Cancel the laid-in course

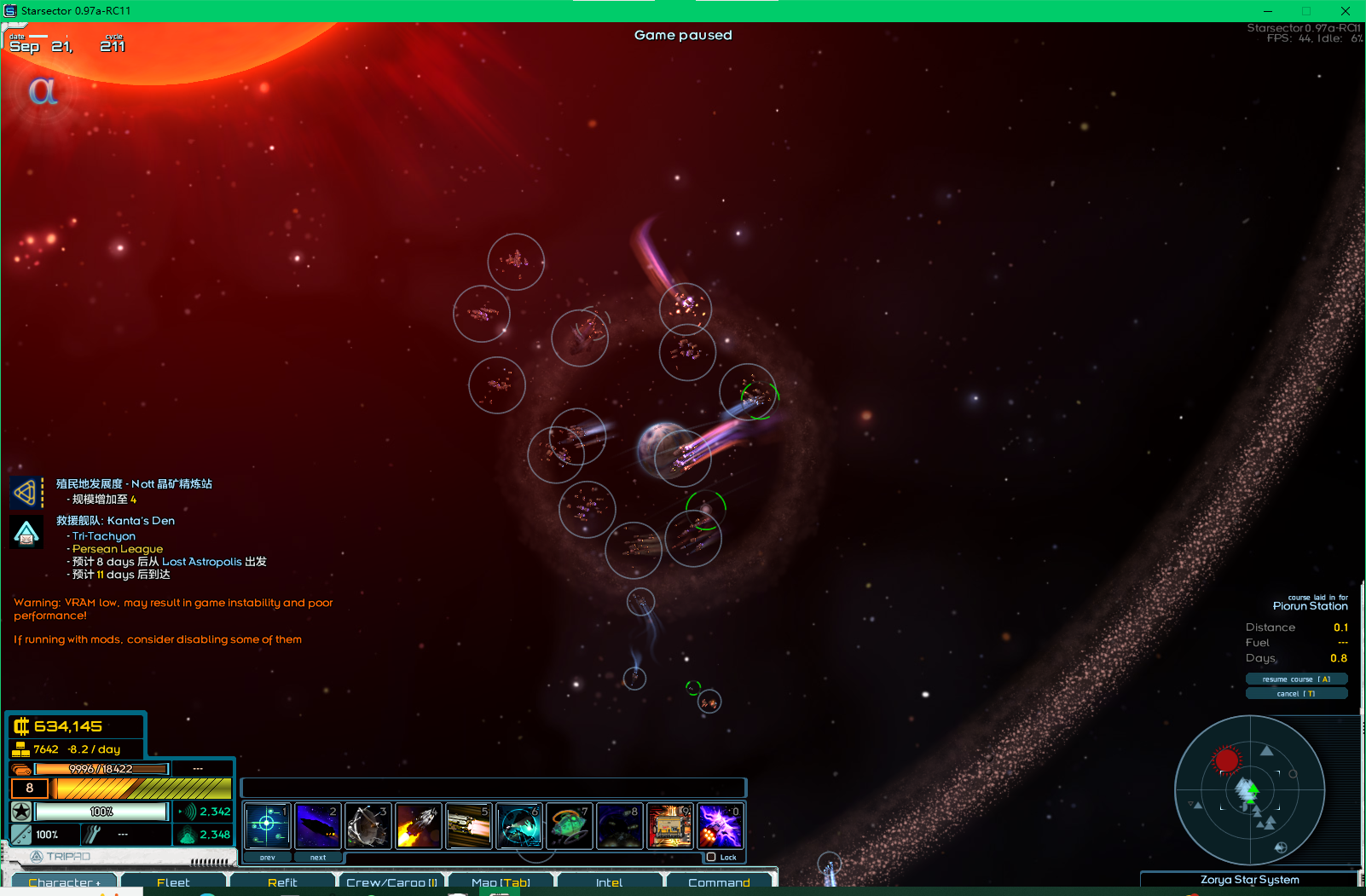pos(1296,694)
